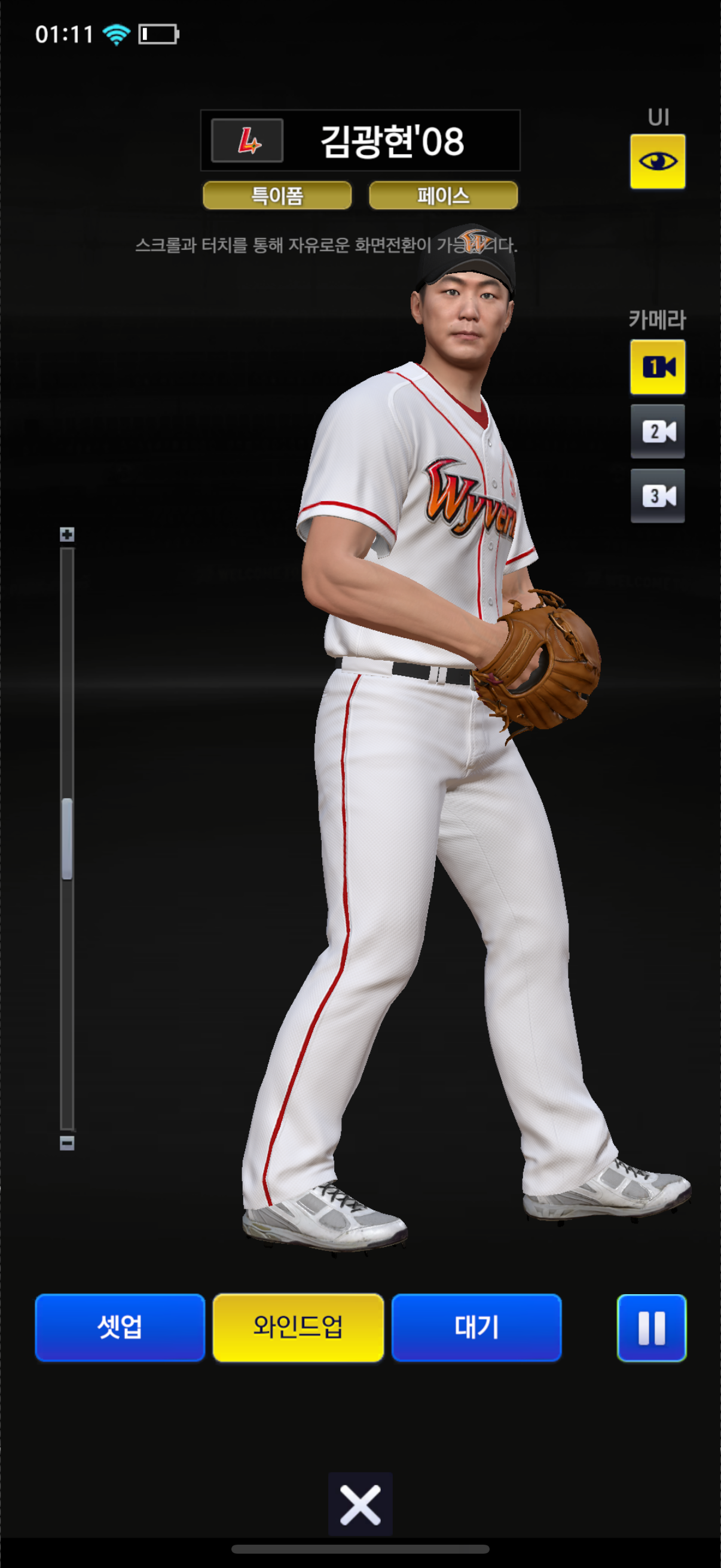Choose camera 3 view
Viewport: 721px width, 1568px height.
[x=657, y=496]
